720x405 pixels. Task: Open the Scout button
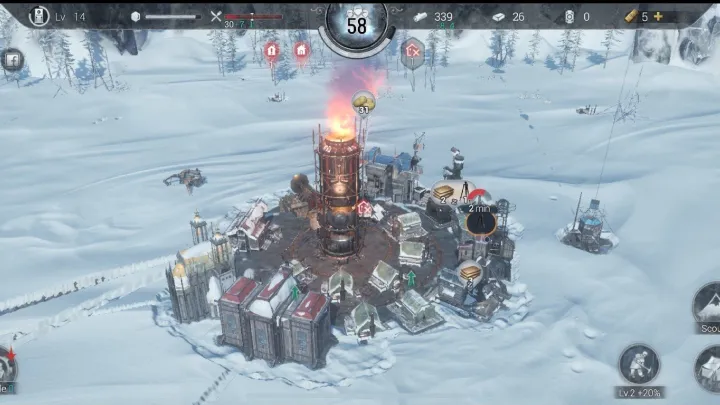[x=707, y=307]
